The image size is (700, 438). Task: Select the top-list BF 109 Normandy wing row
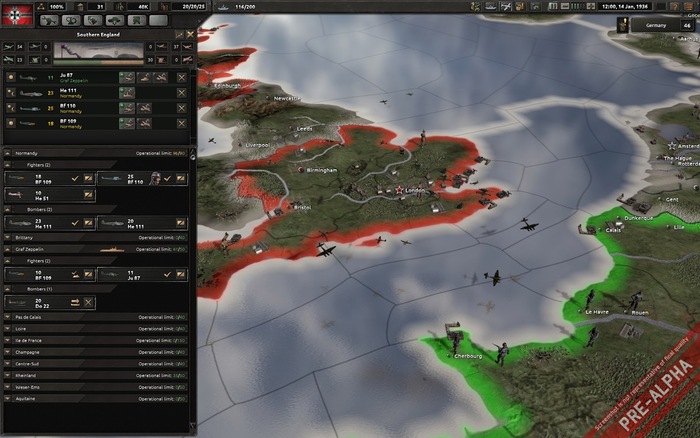pyautogui.click(x=70, y=123)
